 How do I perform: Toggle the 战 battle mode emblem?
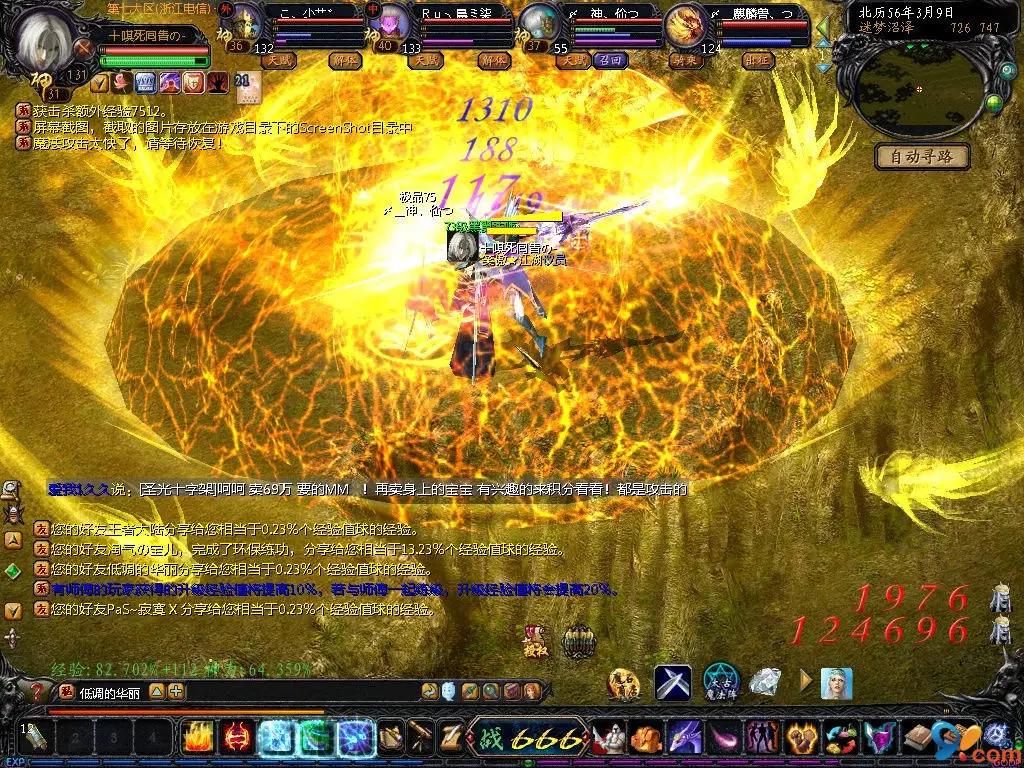click(489, 740)
